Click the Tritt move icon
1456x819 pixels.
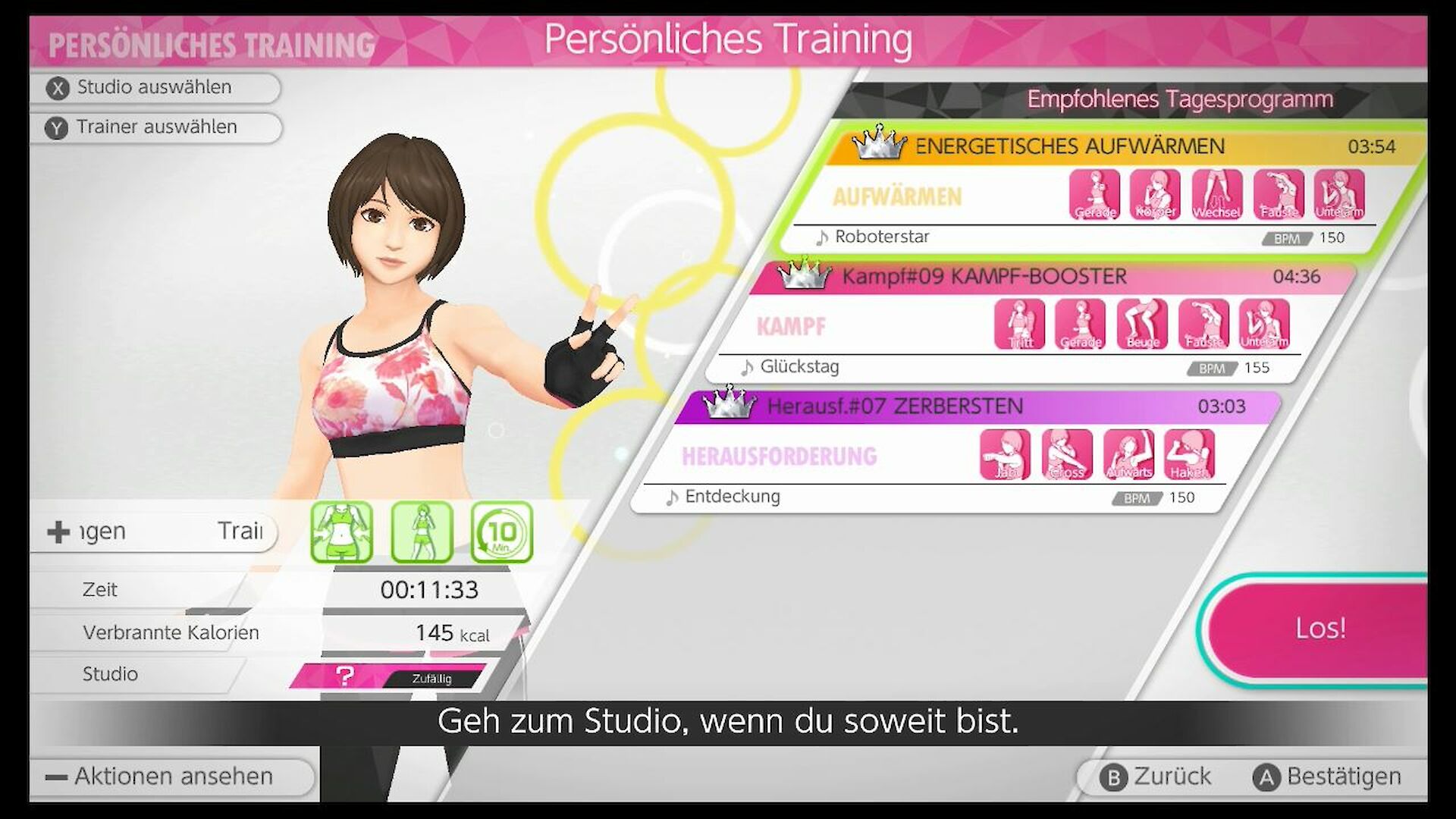1019,325
